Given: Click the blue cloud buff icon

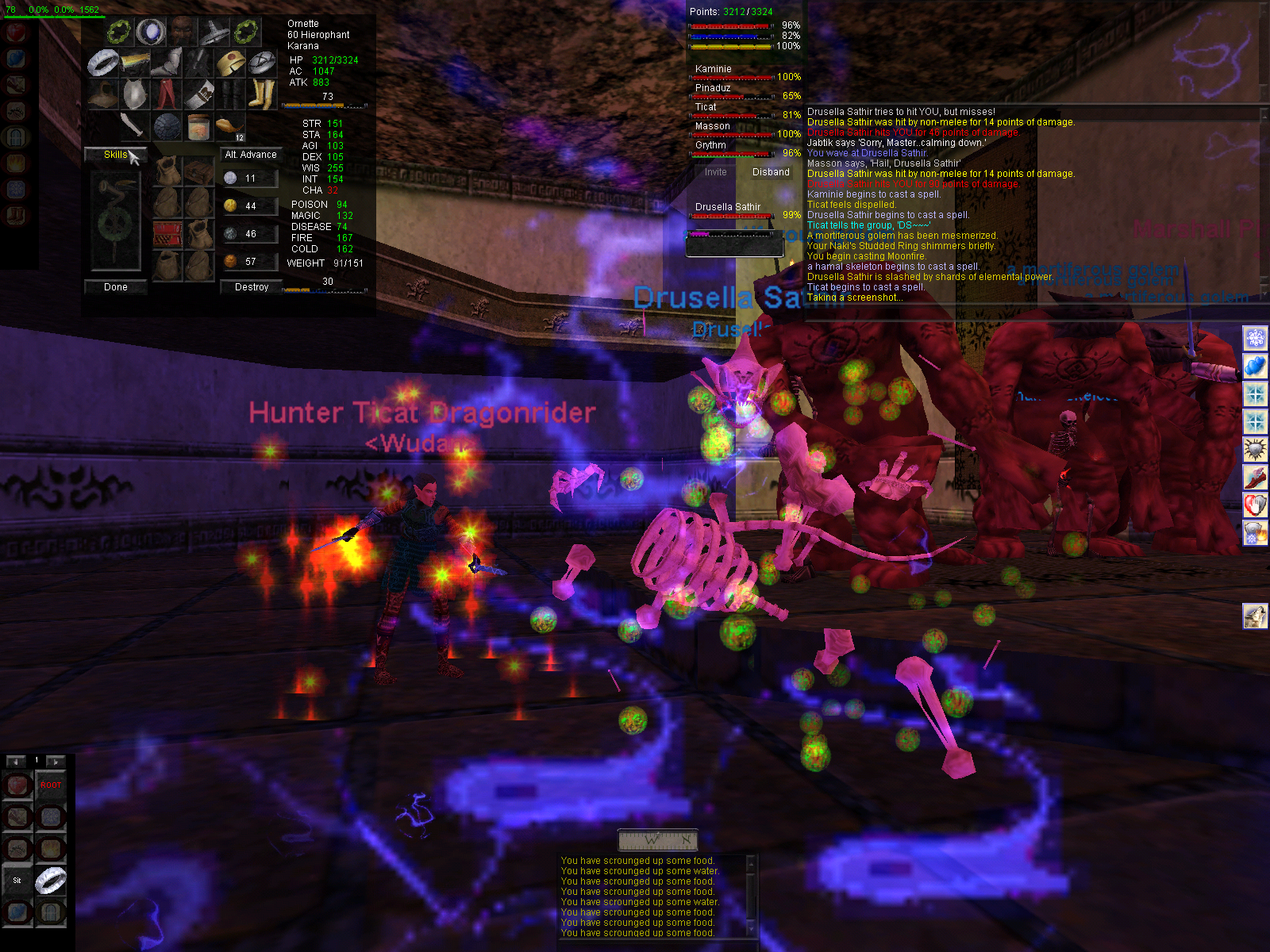Looking at the screenshot, I should tap(1255, 367).
